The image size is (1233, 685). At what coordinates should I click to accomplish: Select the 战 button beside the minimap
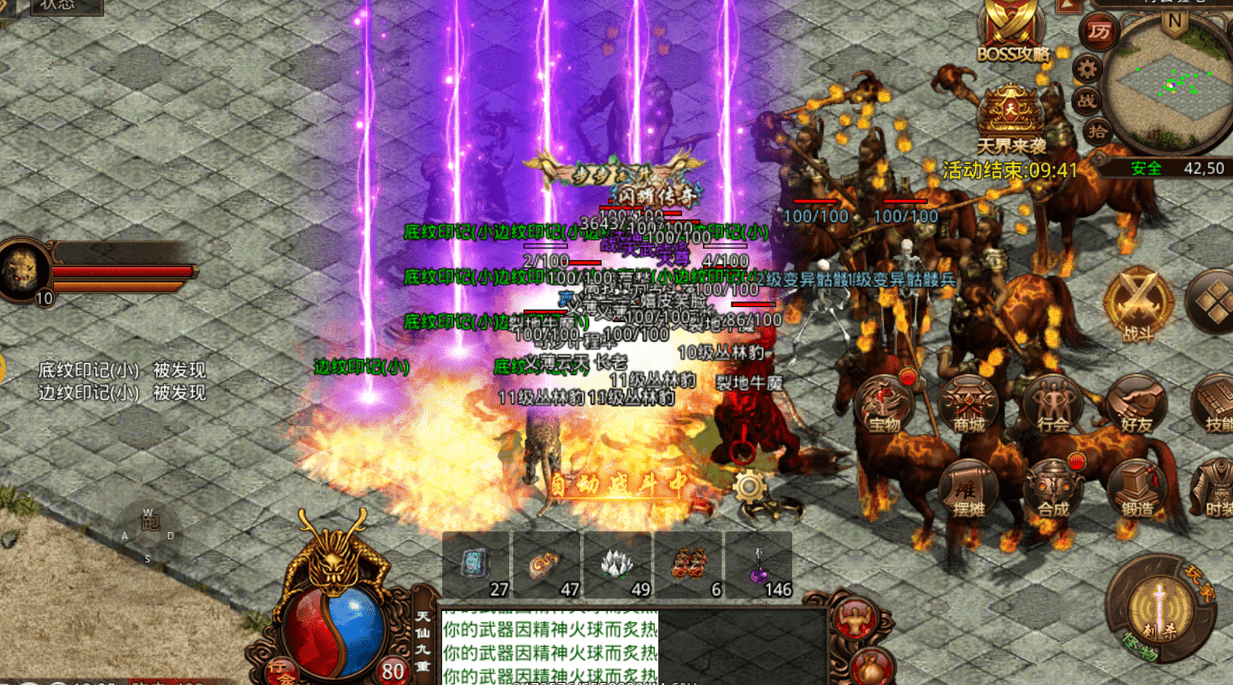point(1087,100)
